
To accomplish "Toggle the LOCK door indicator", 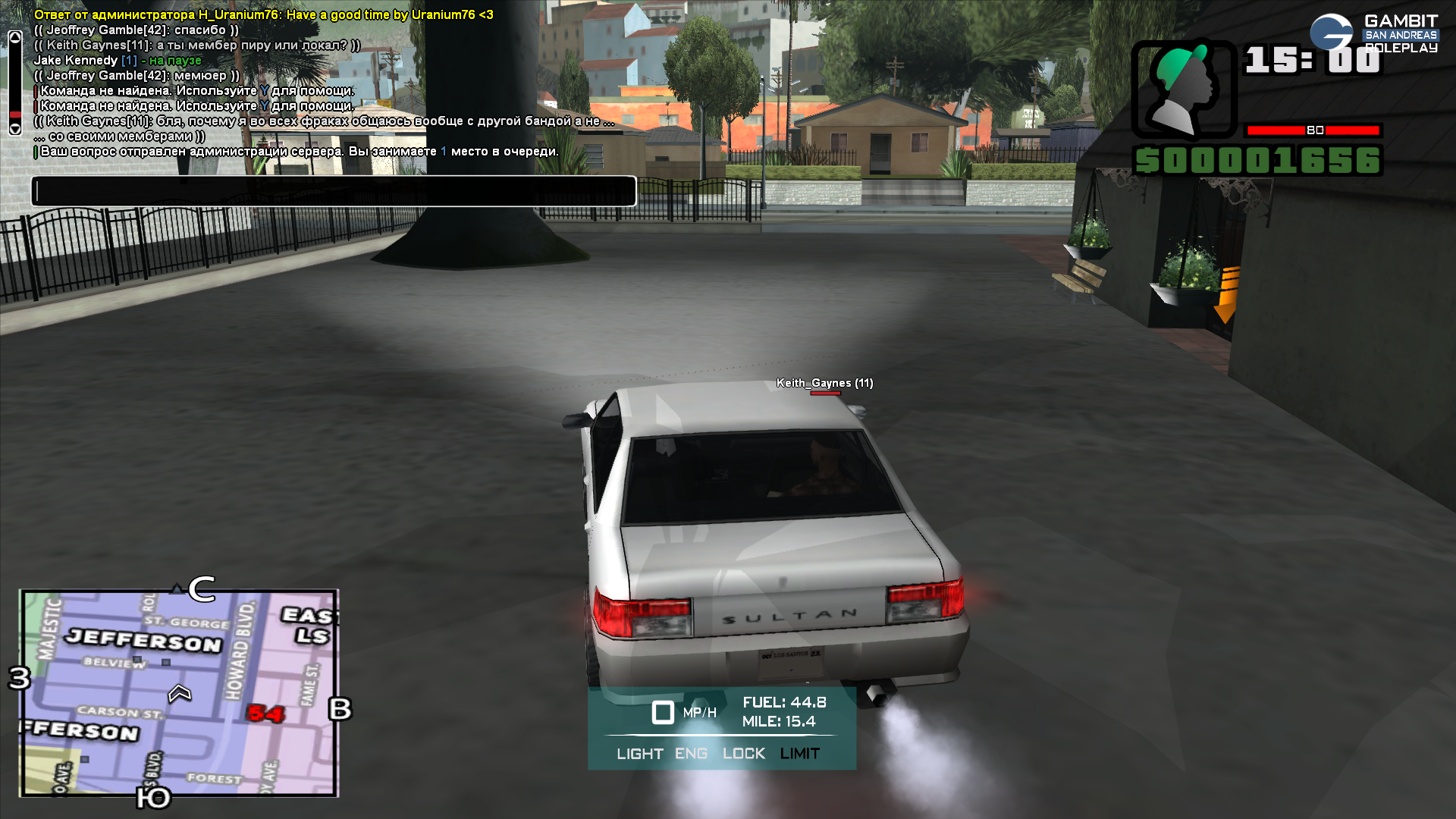I will click(743, 754).
